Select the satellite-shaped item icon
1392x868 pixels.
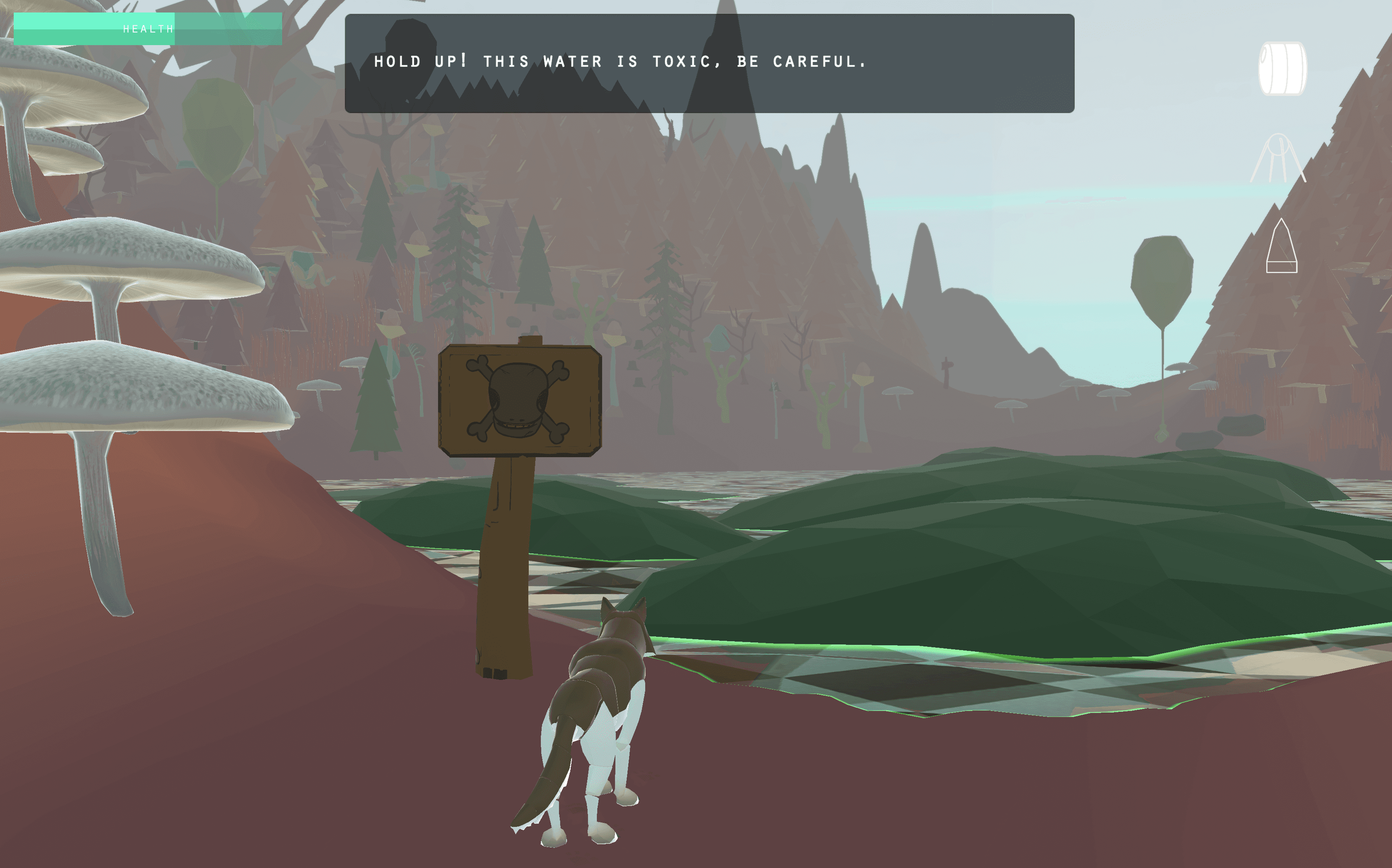1278,158
